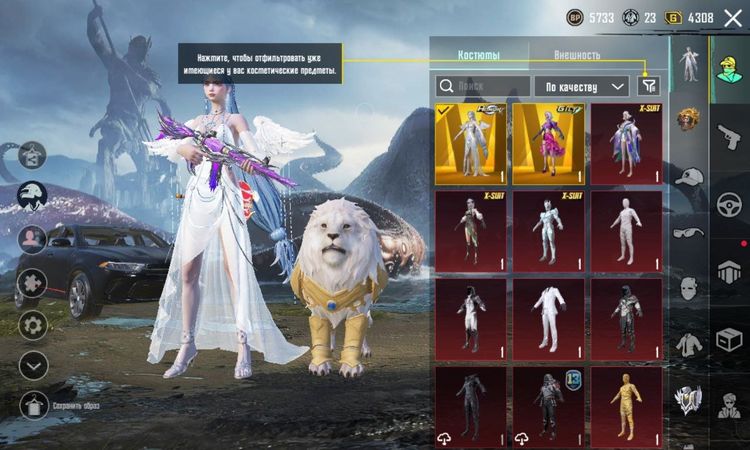The height and width of the screenshot is (450, 750).
Task: Choose the golden mummy outfit
Action: pyautogui.click(x=626, y=406)
